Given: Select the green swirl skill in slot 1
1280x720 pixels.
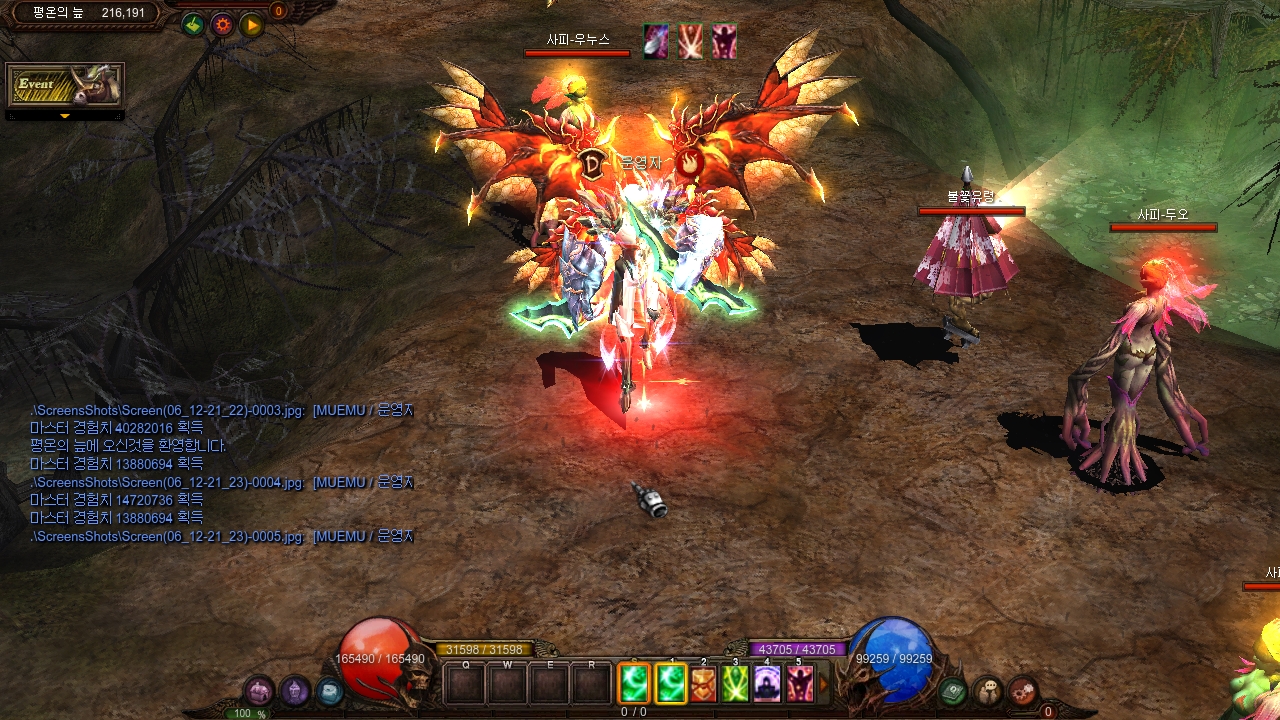Looking at the screenshot, I should [x=671, y=685].
